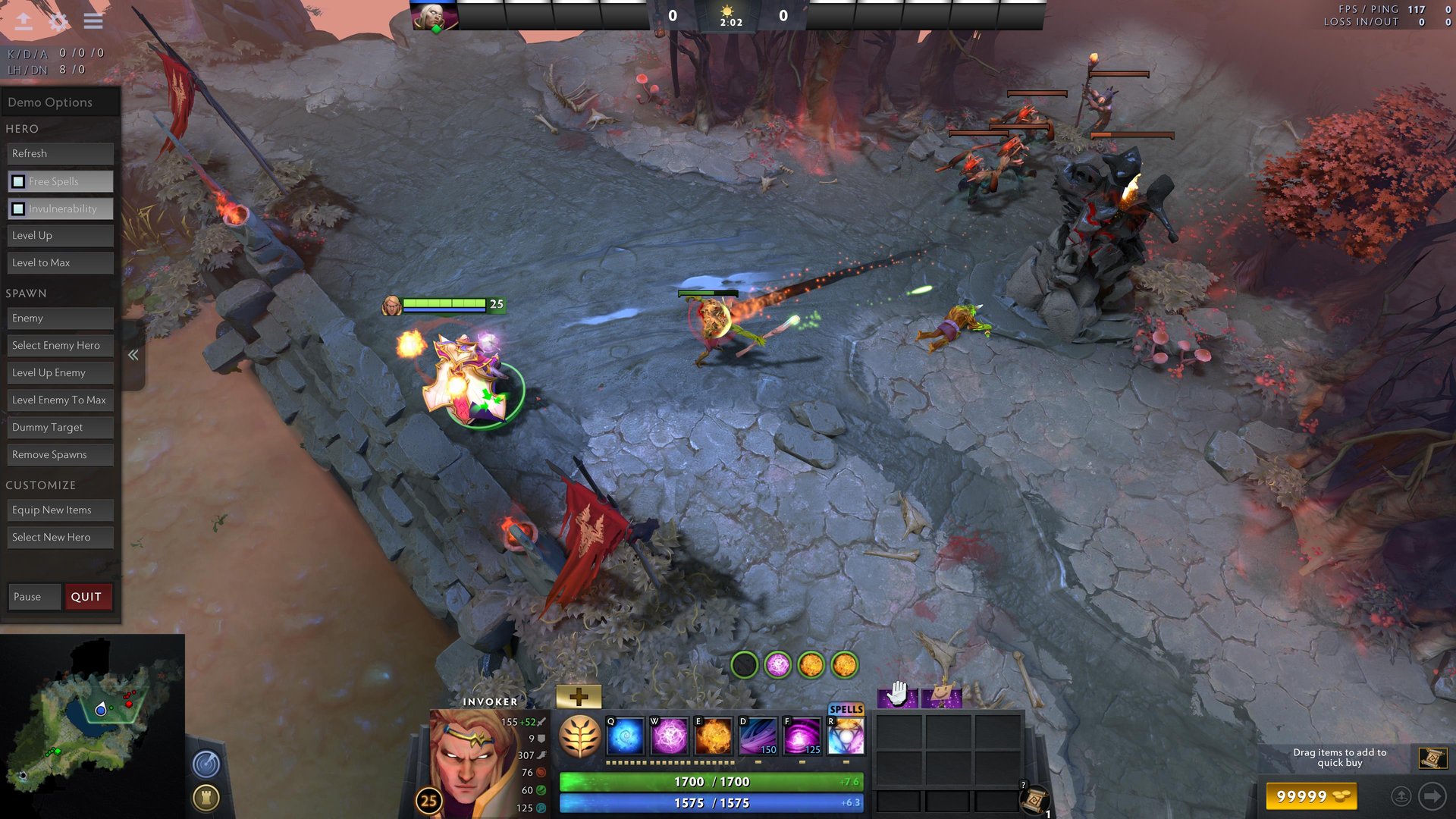Collapse the Demo Options panel with the chevron

point(133,354)
